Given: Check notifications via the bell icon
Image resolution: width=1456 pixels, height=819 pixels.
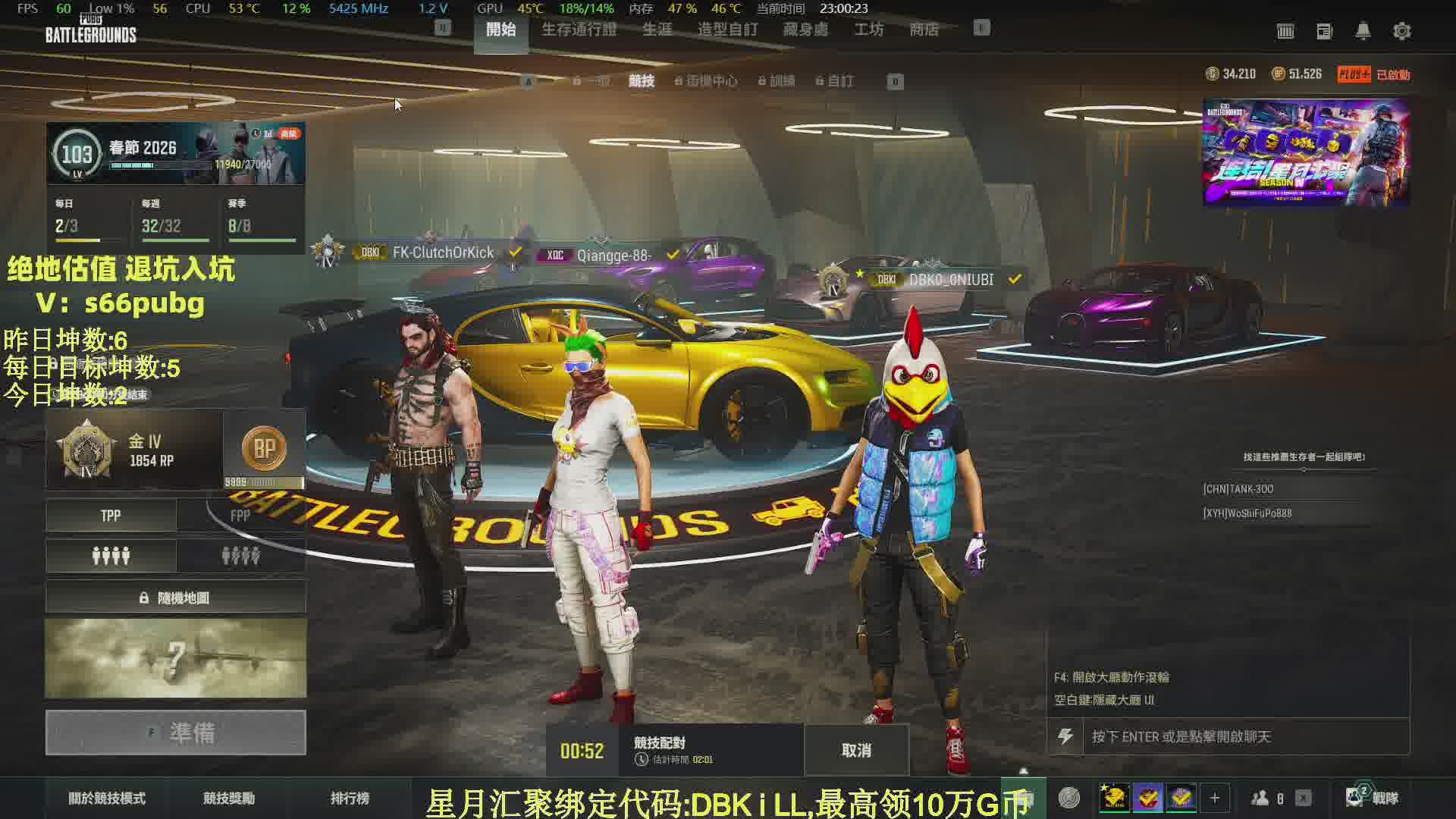Looking at the screenshot, I should (x=1363, y=31).
